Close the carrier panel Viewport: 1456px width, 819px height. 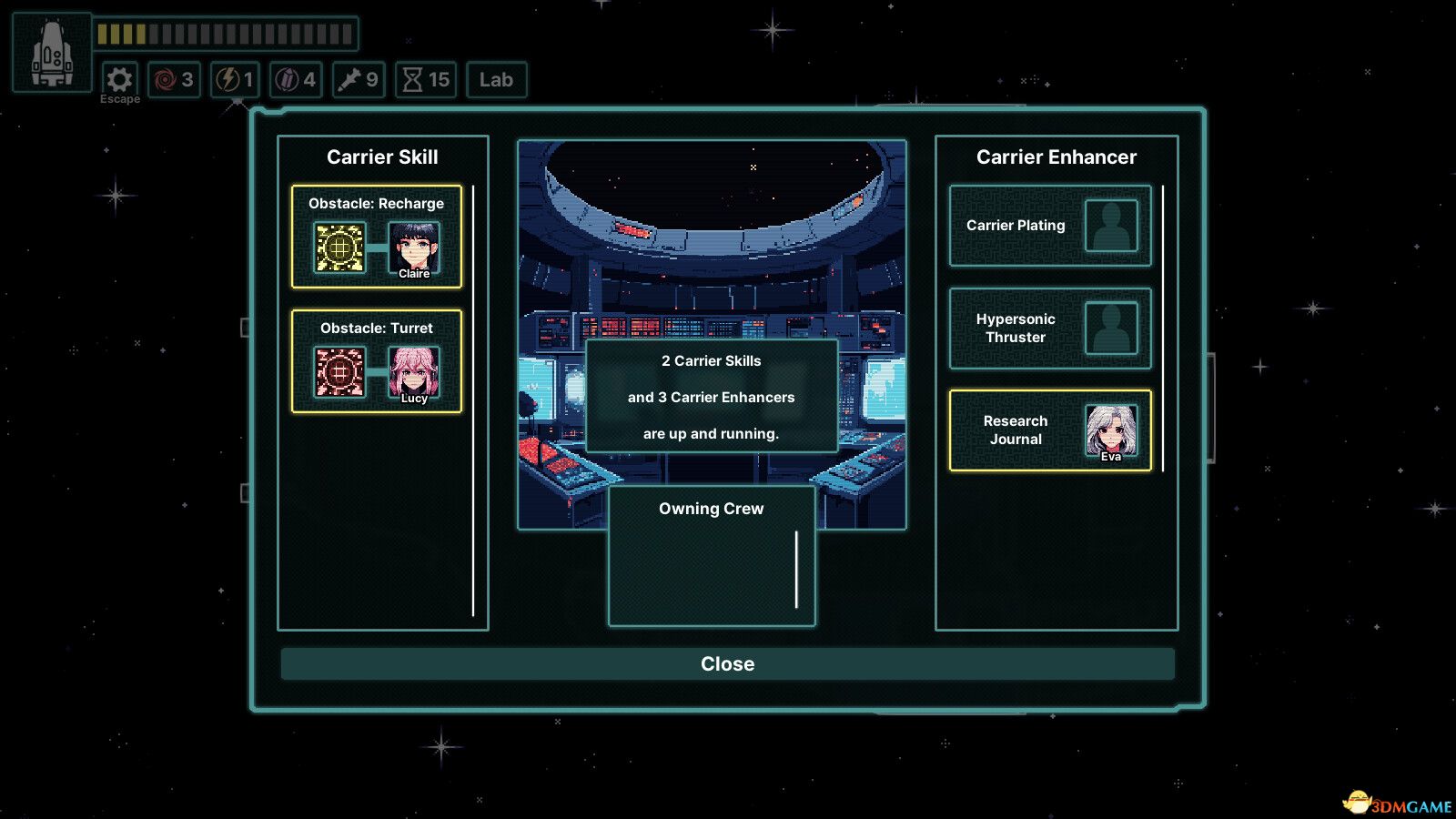tap(727, 663)
